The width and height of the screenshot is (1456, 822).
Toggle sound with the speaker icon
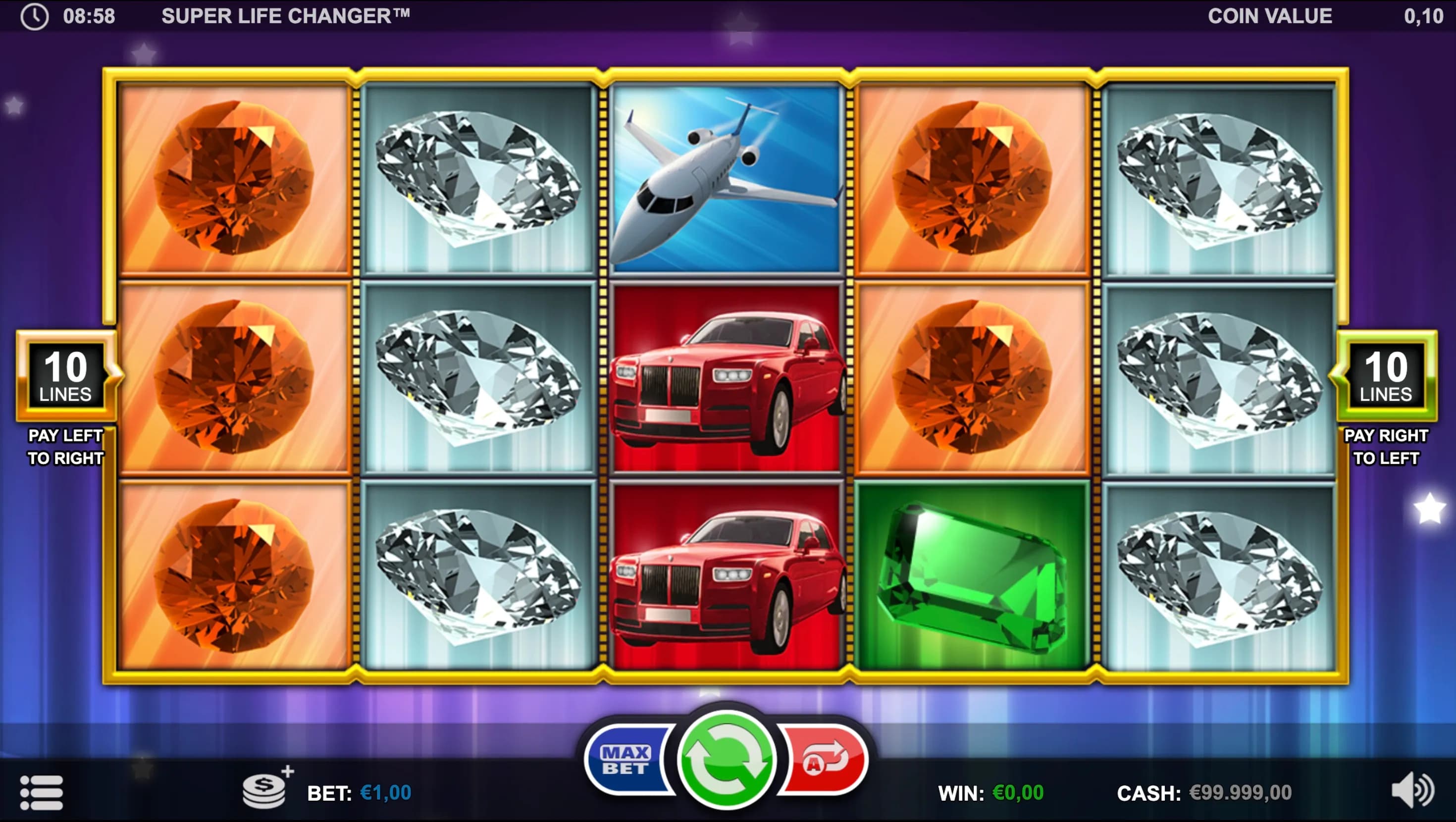1412,790
